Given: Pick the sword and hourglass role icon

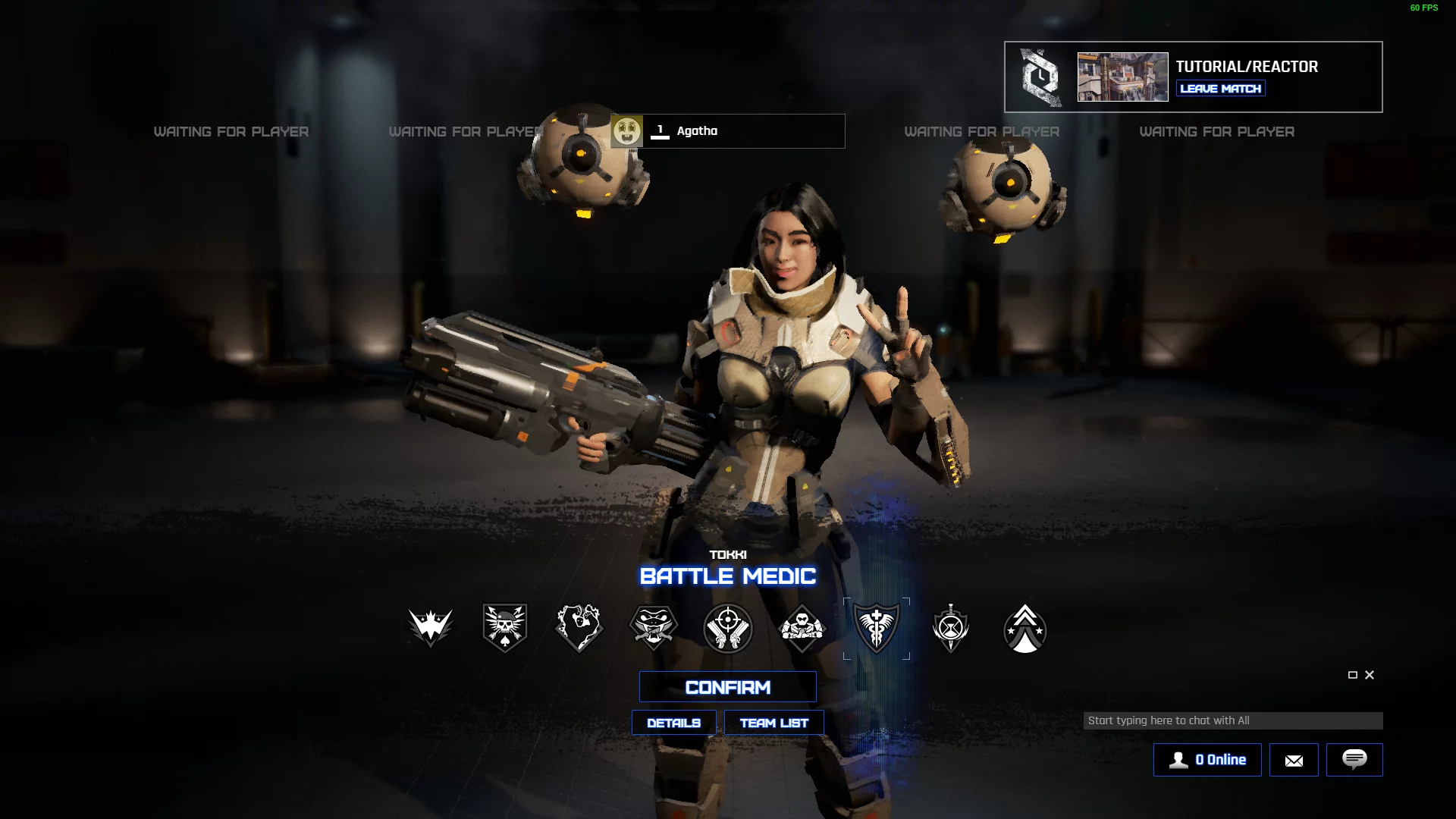Looking at the screenshot, I should [x=950, y=628].
